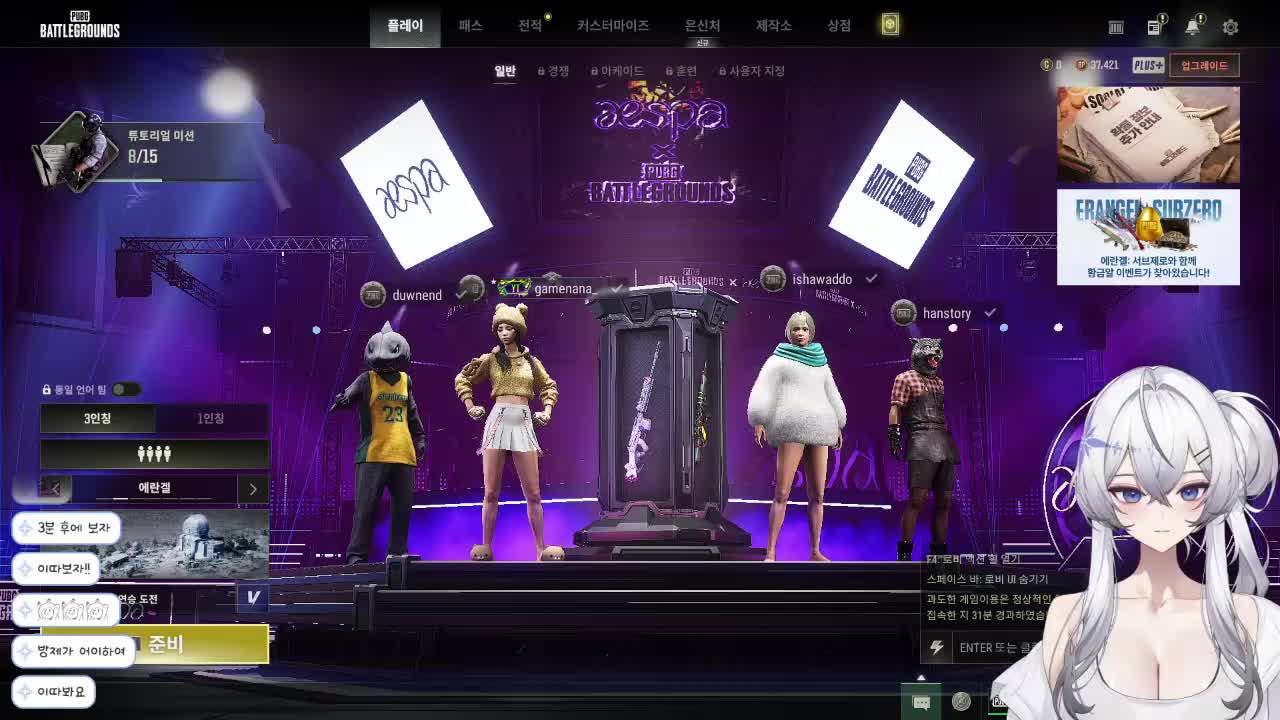Click the 업그레이드 upgrade button
The image size is (1280, 720).
[x=1203, y=65]
